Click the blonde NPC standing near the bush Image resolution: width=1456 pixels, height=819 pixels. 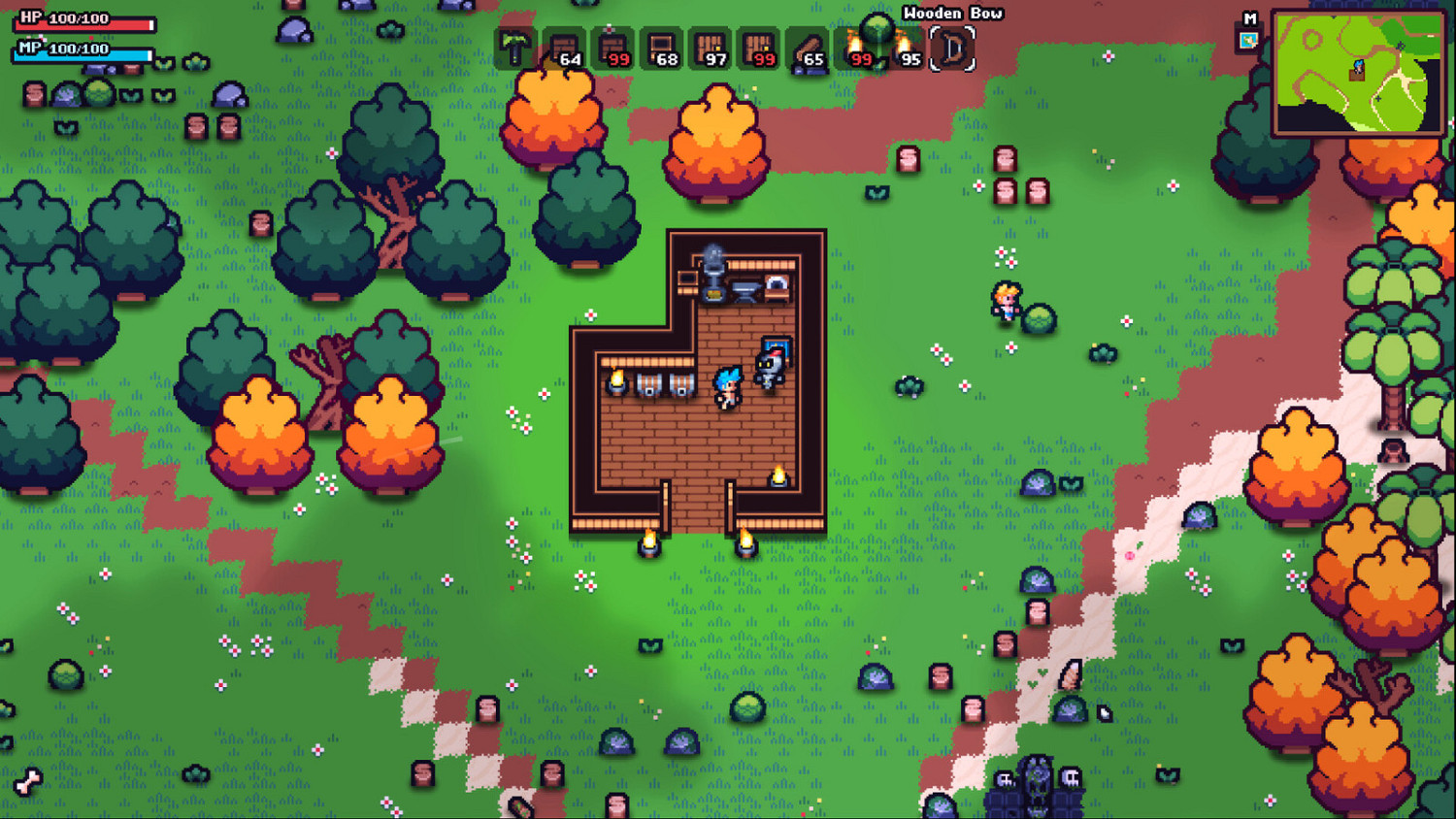1005,302
